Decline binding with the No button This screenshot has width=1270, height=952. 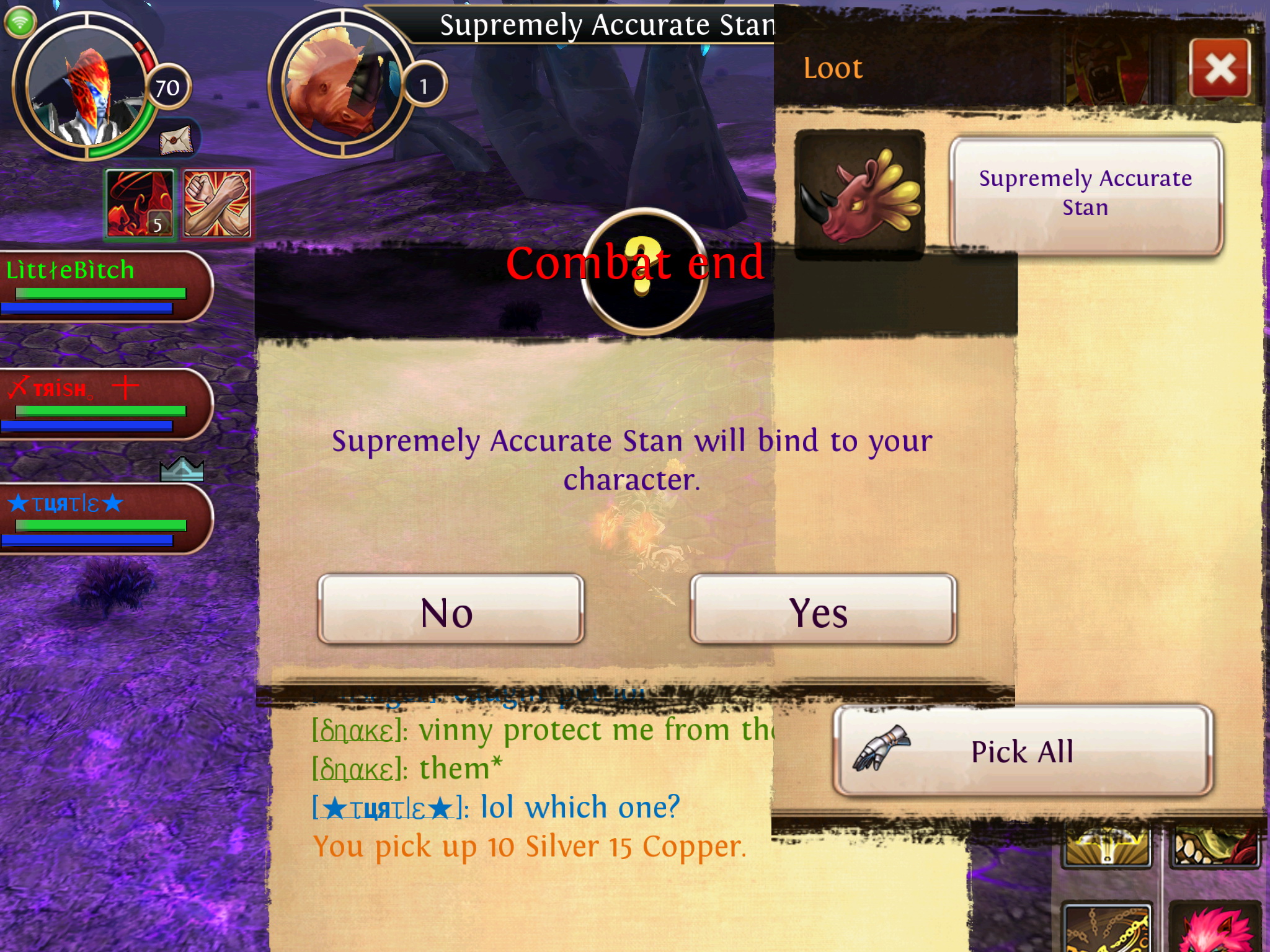pyautogui.click(x=451, y=610)
